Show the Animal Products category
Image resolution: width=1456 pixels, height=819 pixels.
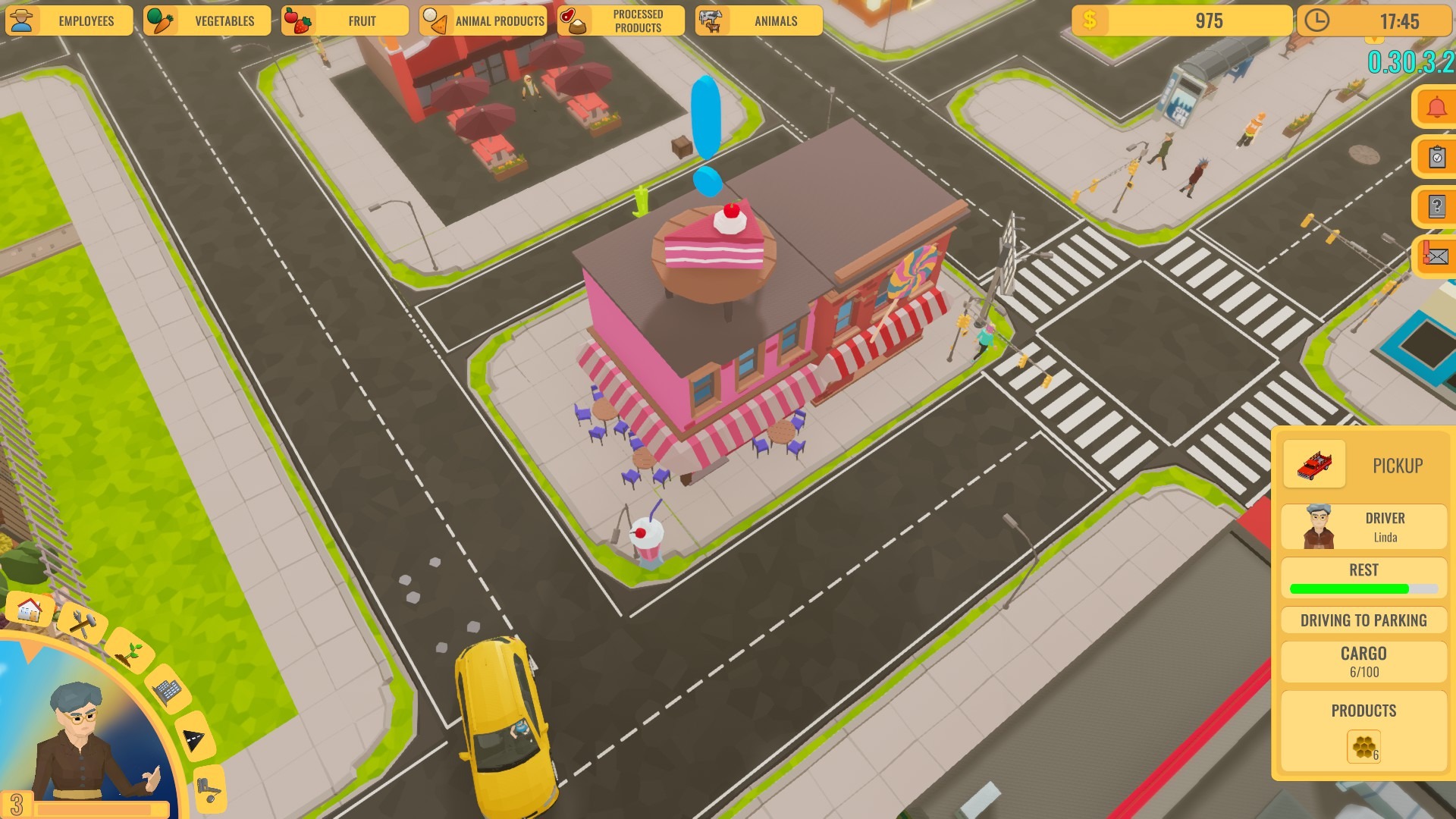(483, 20)
